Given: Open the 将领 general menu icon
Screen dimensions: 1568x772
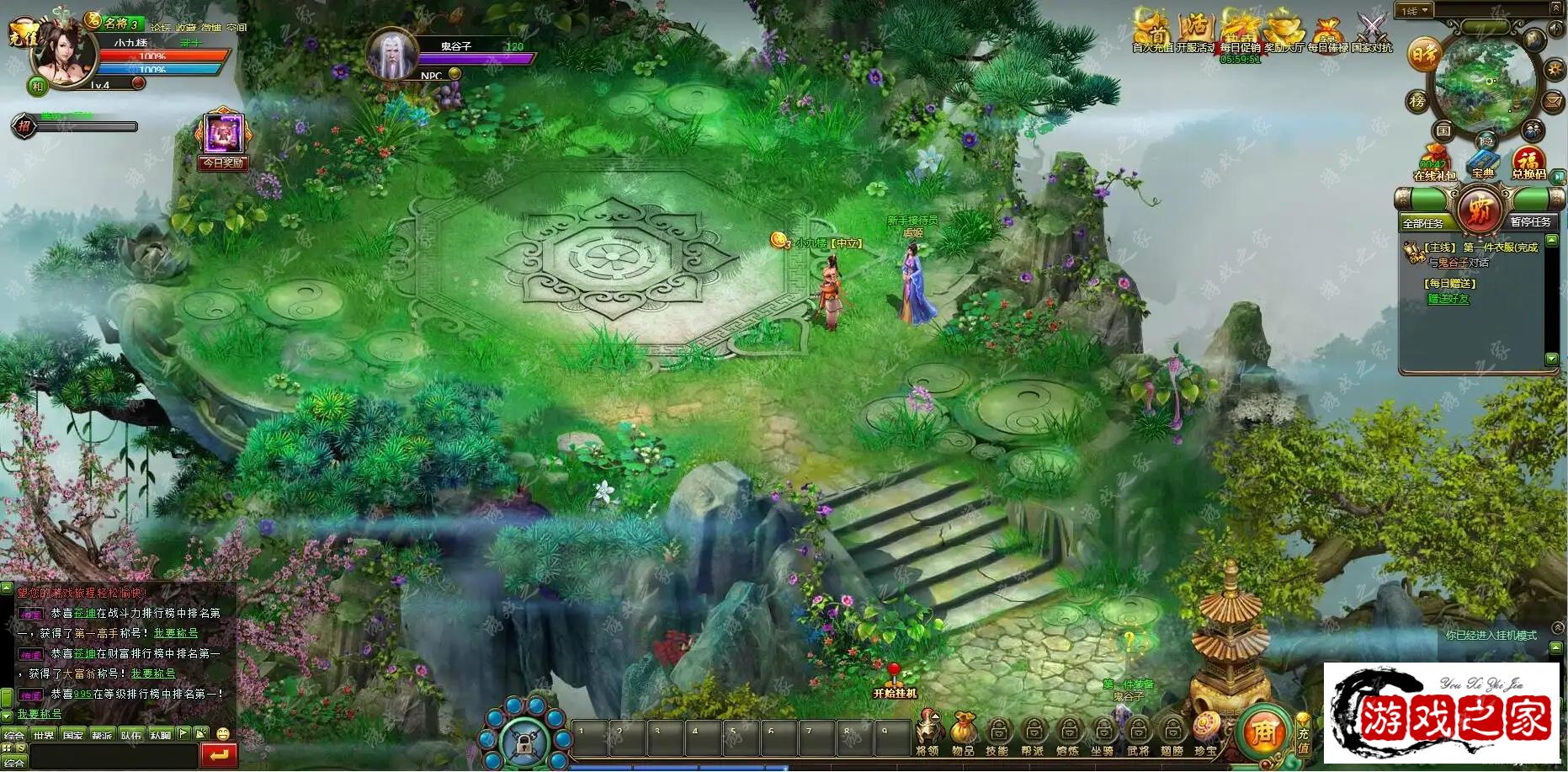Looking at the screenshot, I should coord(928,731).
